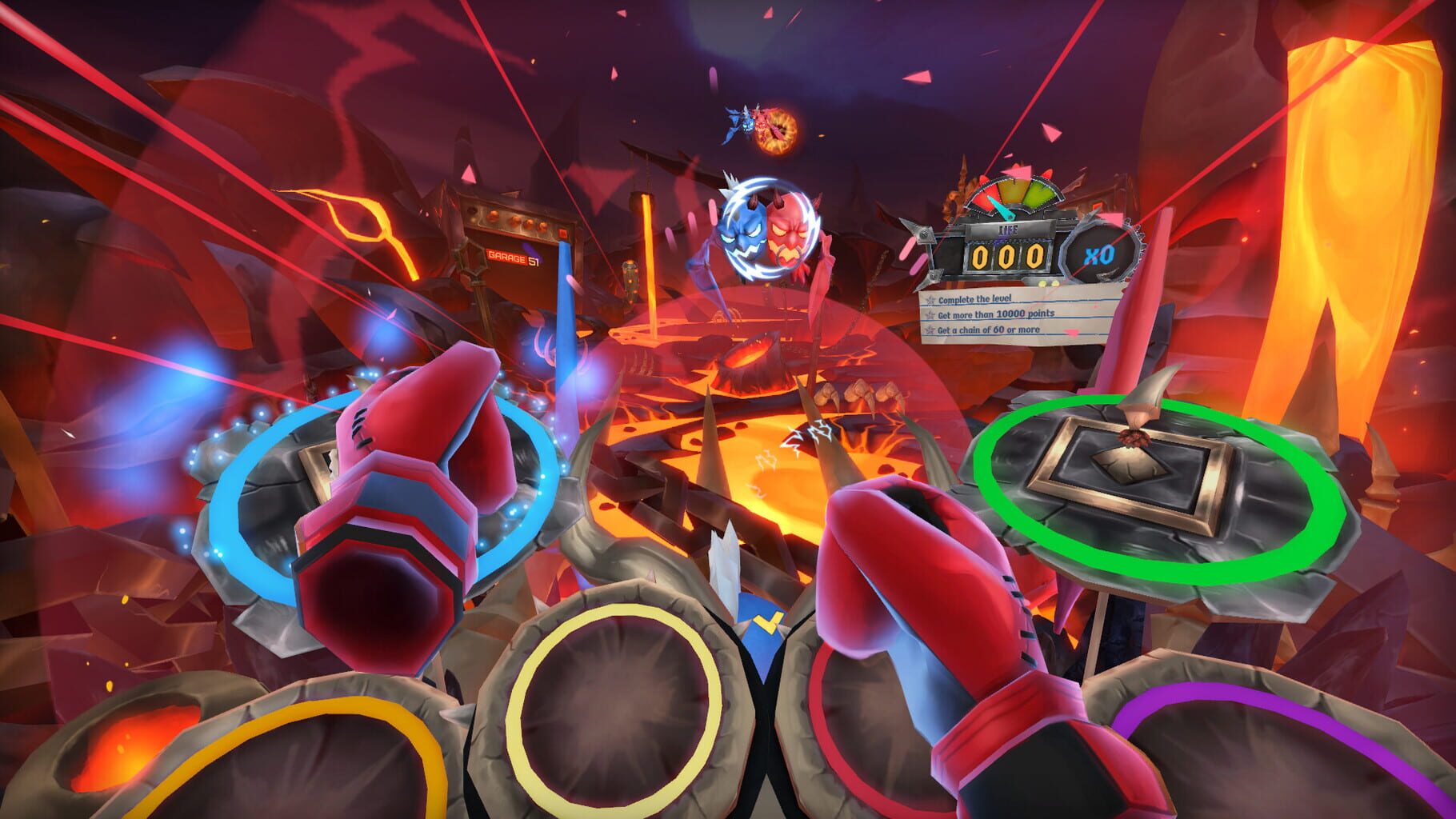The image size is (1456, 819).
Task: Click the 000 score counter
Action: [x=1010, y=256]
